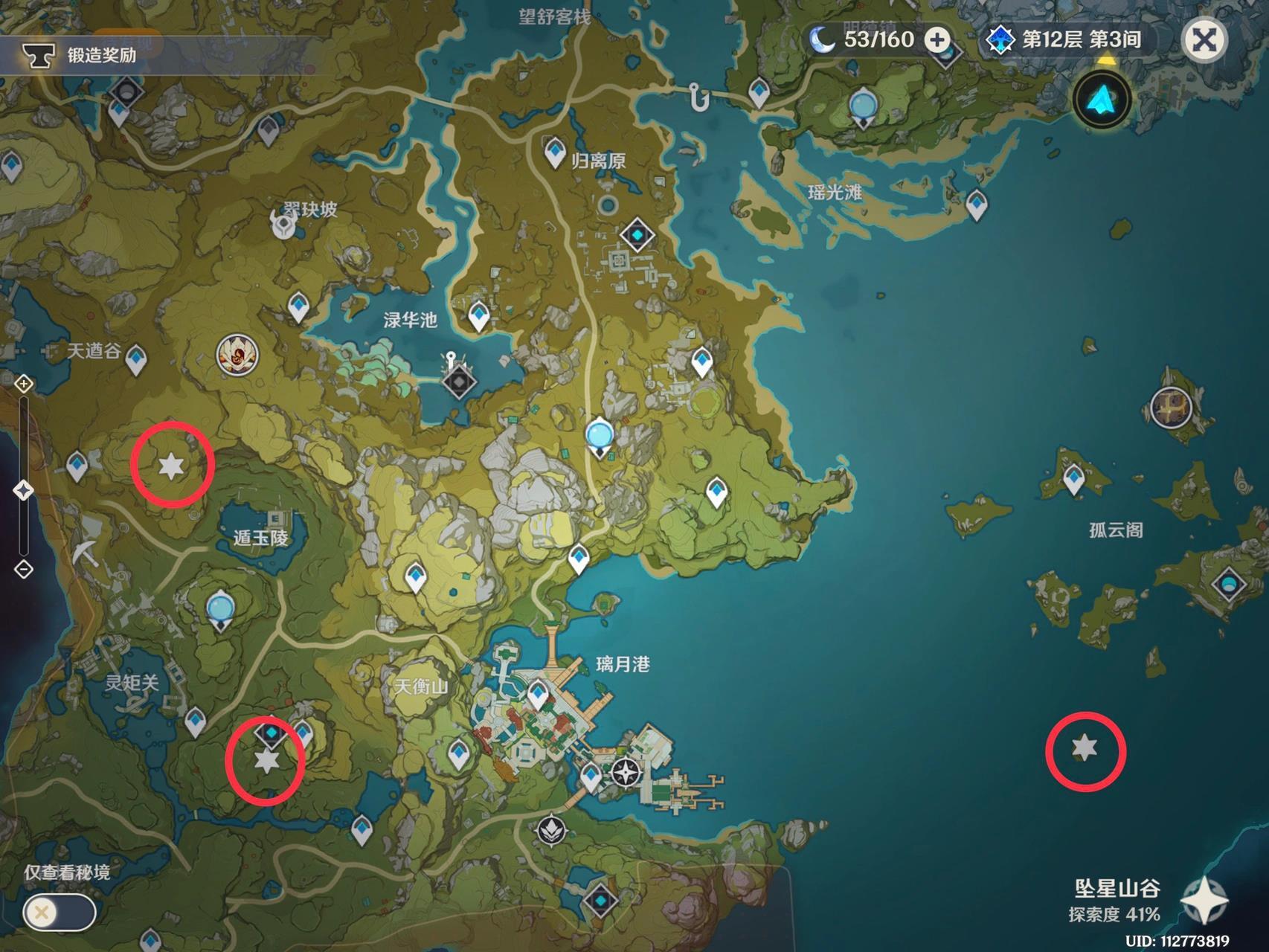Click the player position arrow marker
The image size is (1269, 952).
[1102, 100]
